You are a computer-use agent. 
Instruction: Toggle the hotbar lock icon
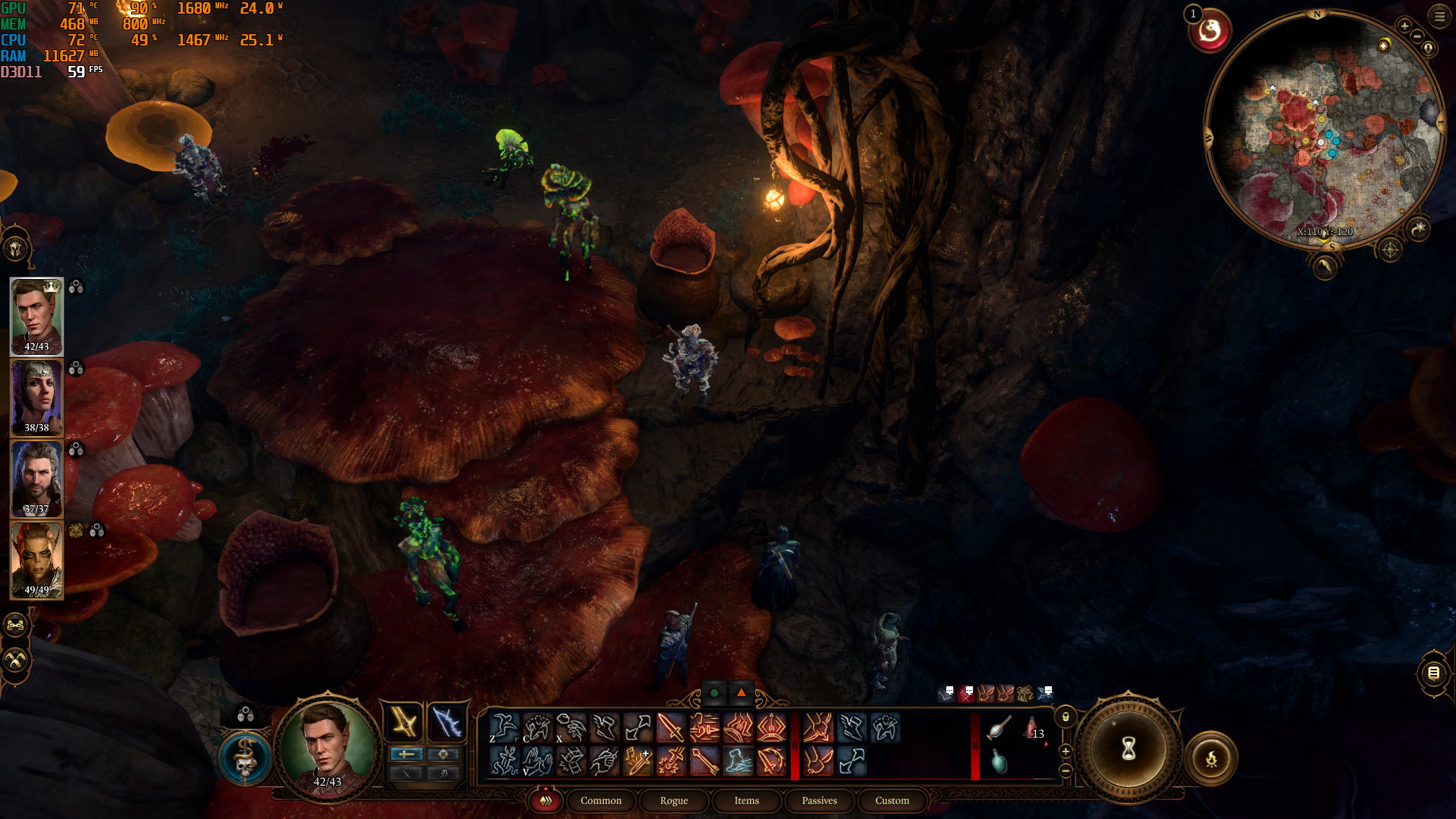(x=1065, y=717)
